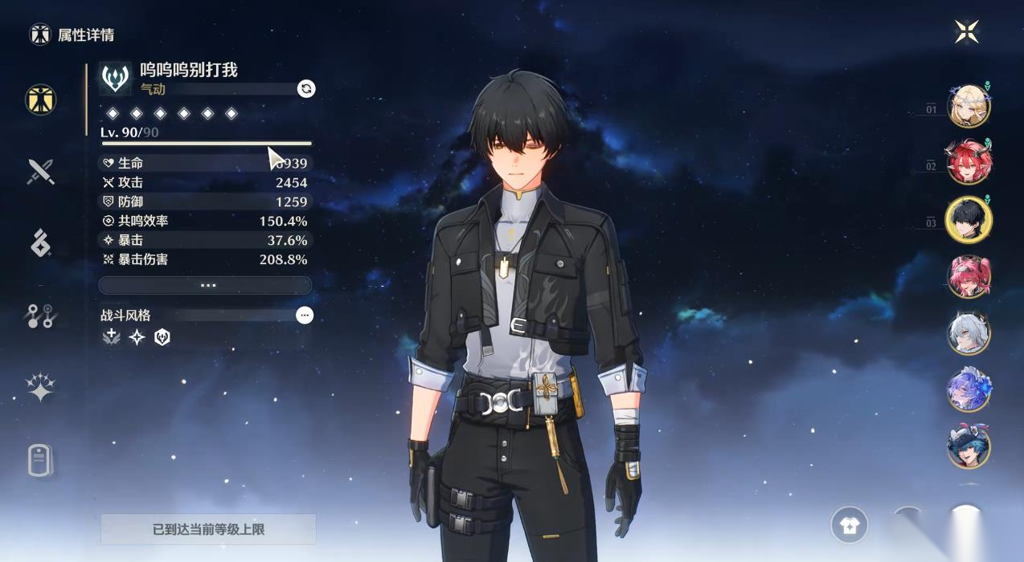Pick the blue-haired character wearing a hat

968,446
